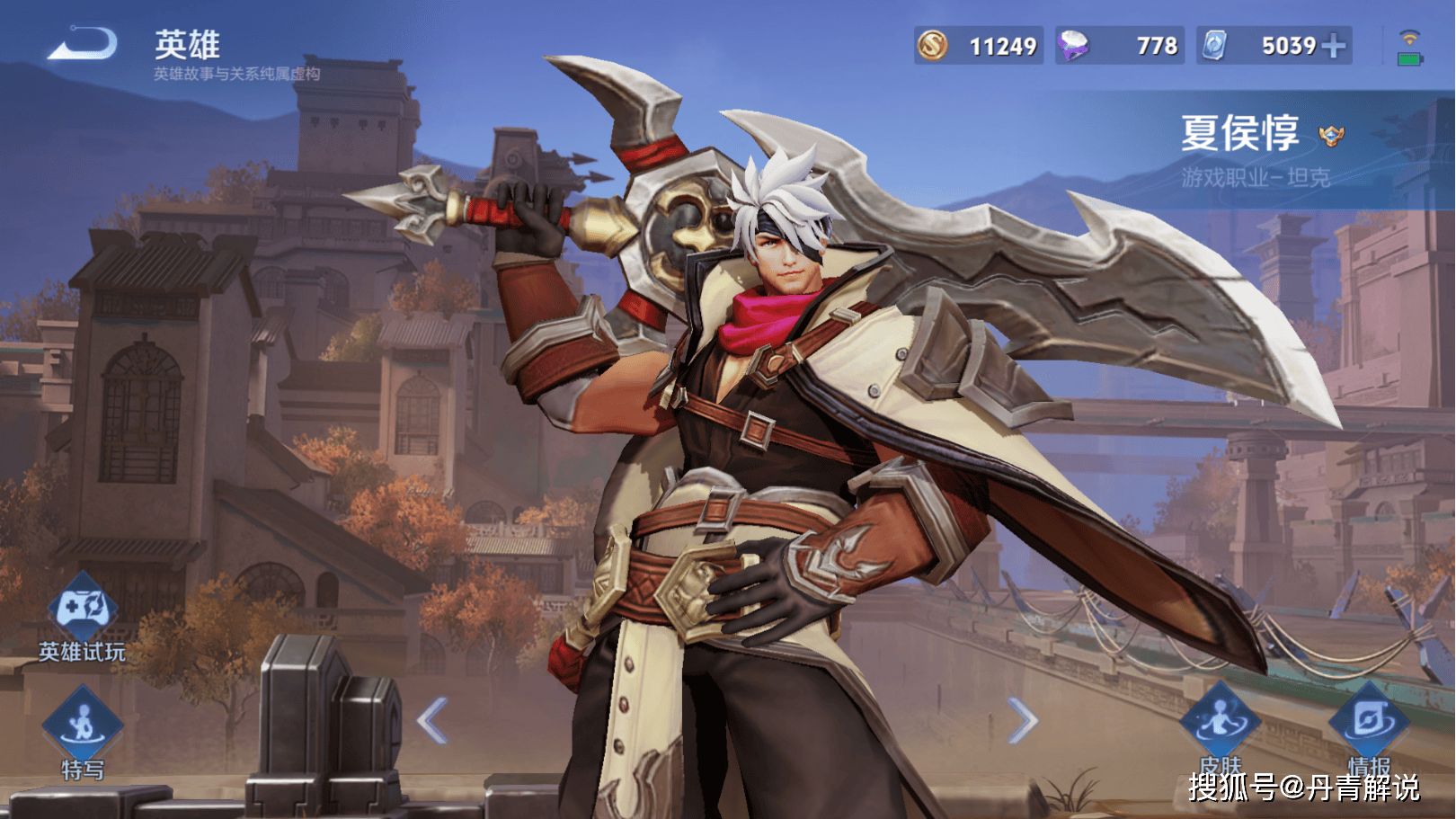Show next hero with right arrow
Image resolution: width=1456 pixels, height=819 pixels.
point(1023,720)
